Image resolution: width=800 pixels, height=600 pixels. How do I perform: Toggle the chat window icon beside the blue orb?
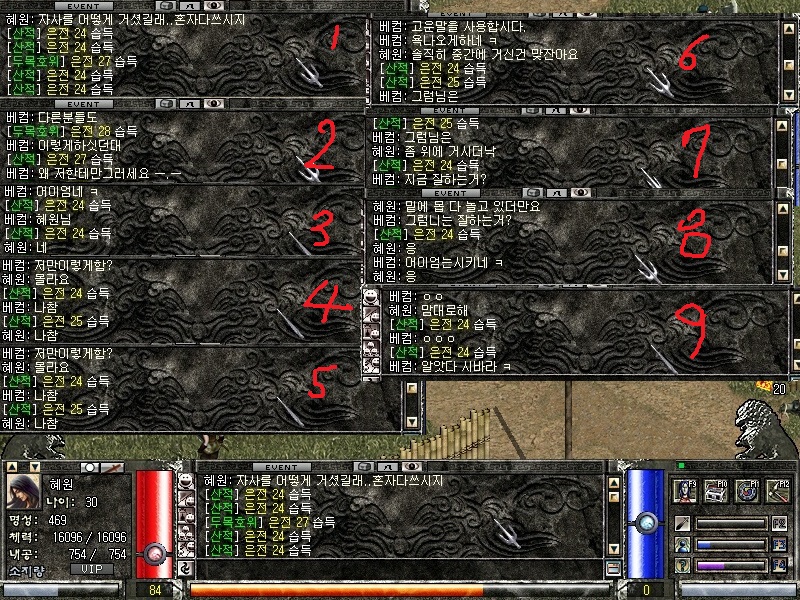[x=614, y=568]
